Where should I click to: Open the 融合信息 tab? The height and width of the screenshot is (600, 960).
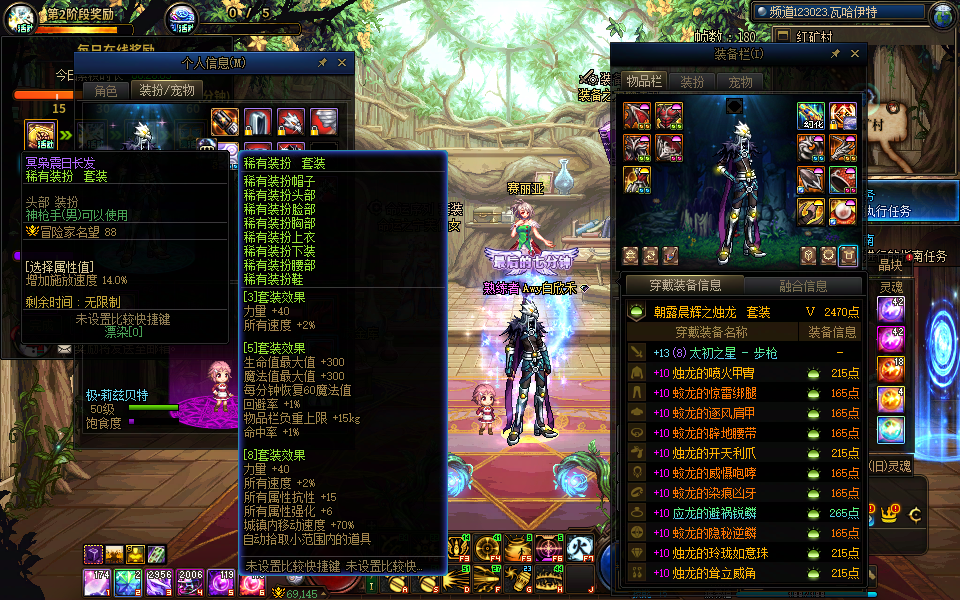point(802,286)
